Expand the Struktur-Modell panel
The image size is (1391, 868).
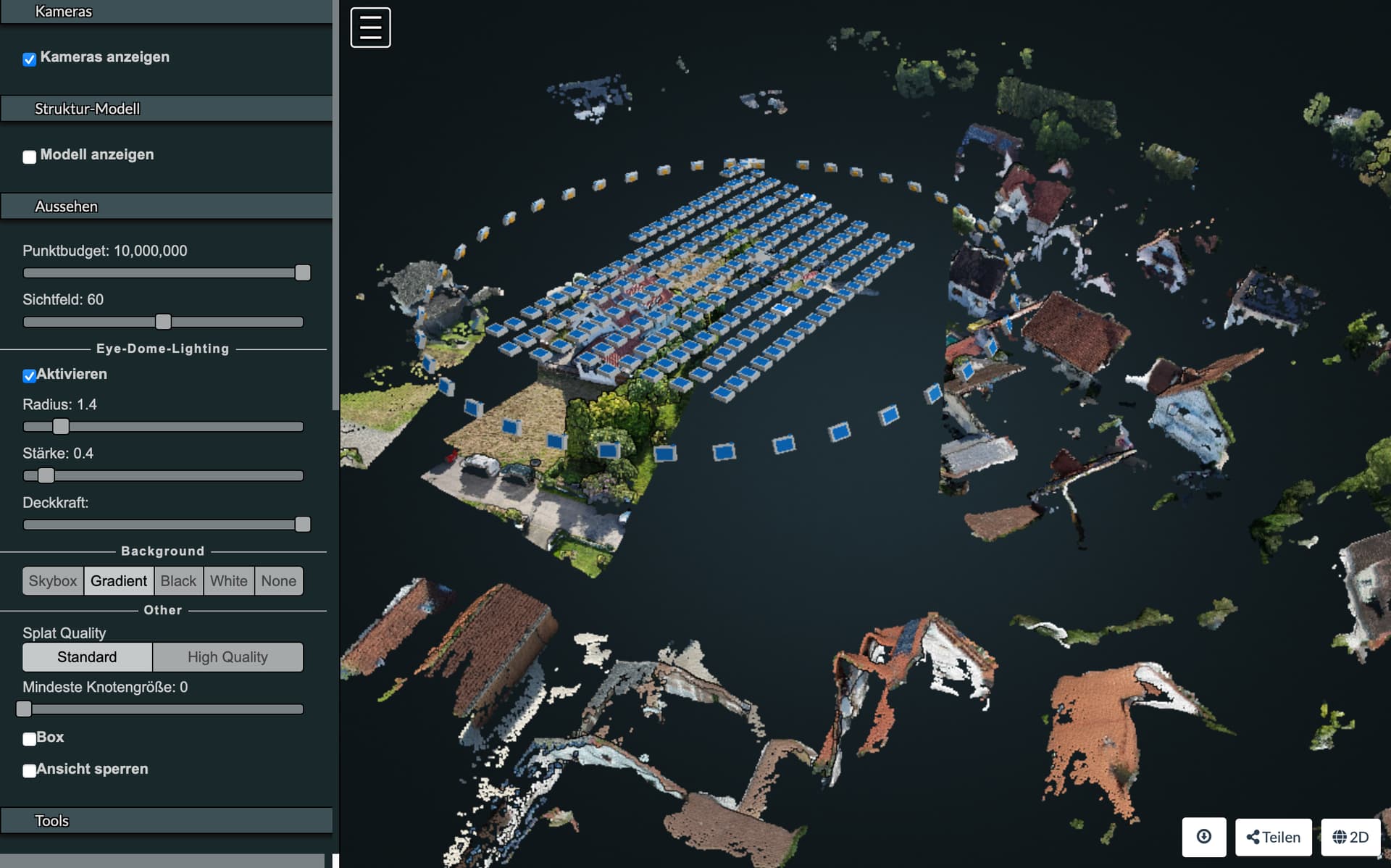pyautogui.click(x=167, y=108)
